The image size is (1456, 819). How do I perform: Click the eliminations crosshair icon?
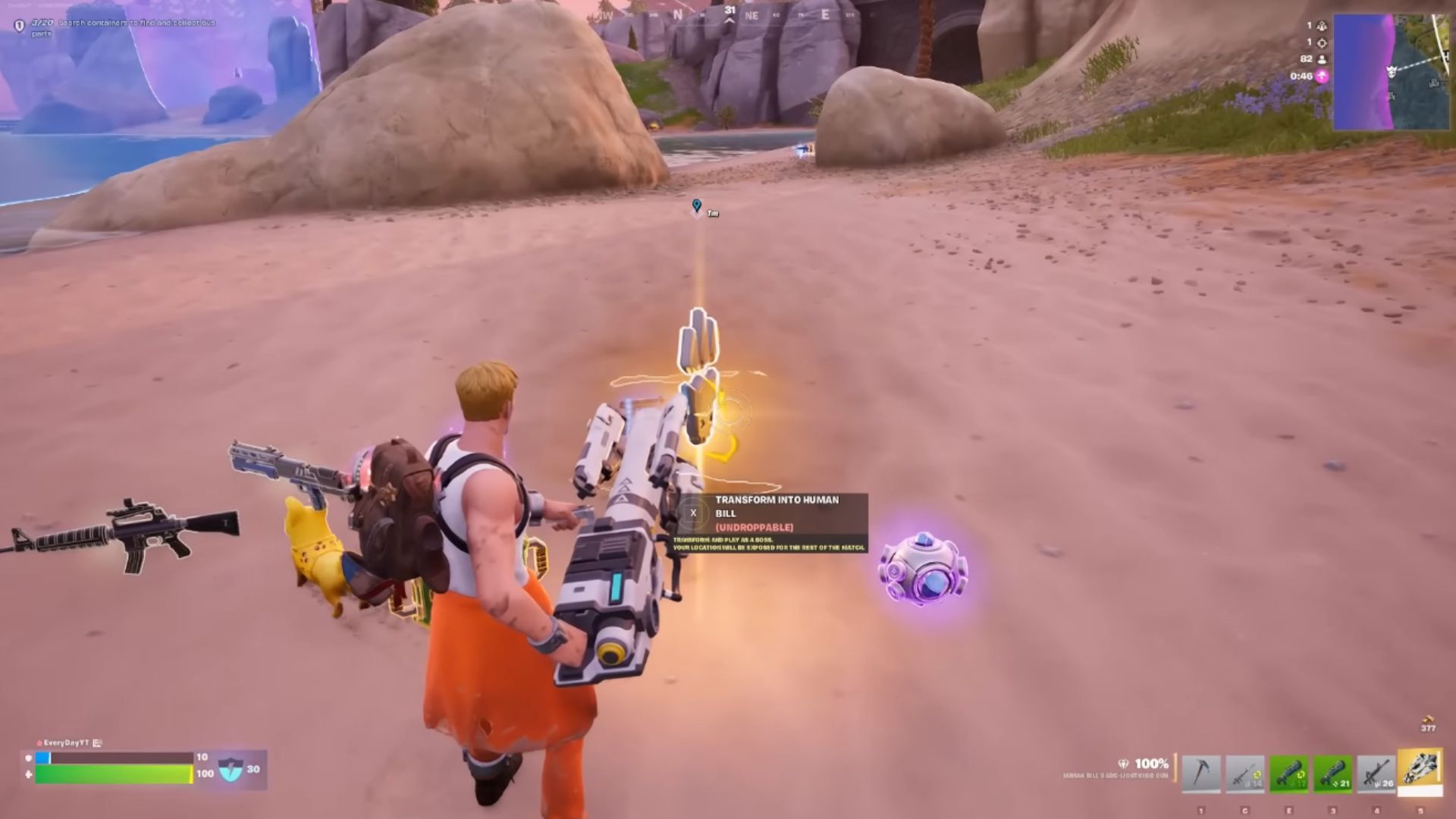1322,43
